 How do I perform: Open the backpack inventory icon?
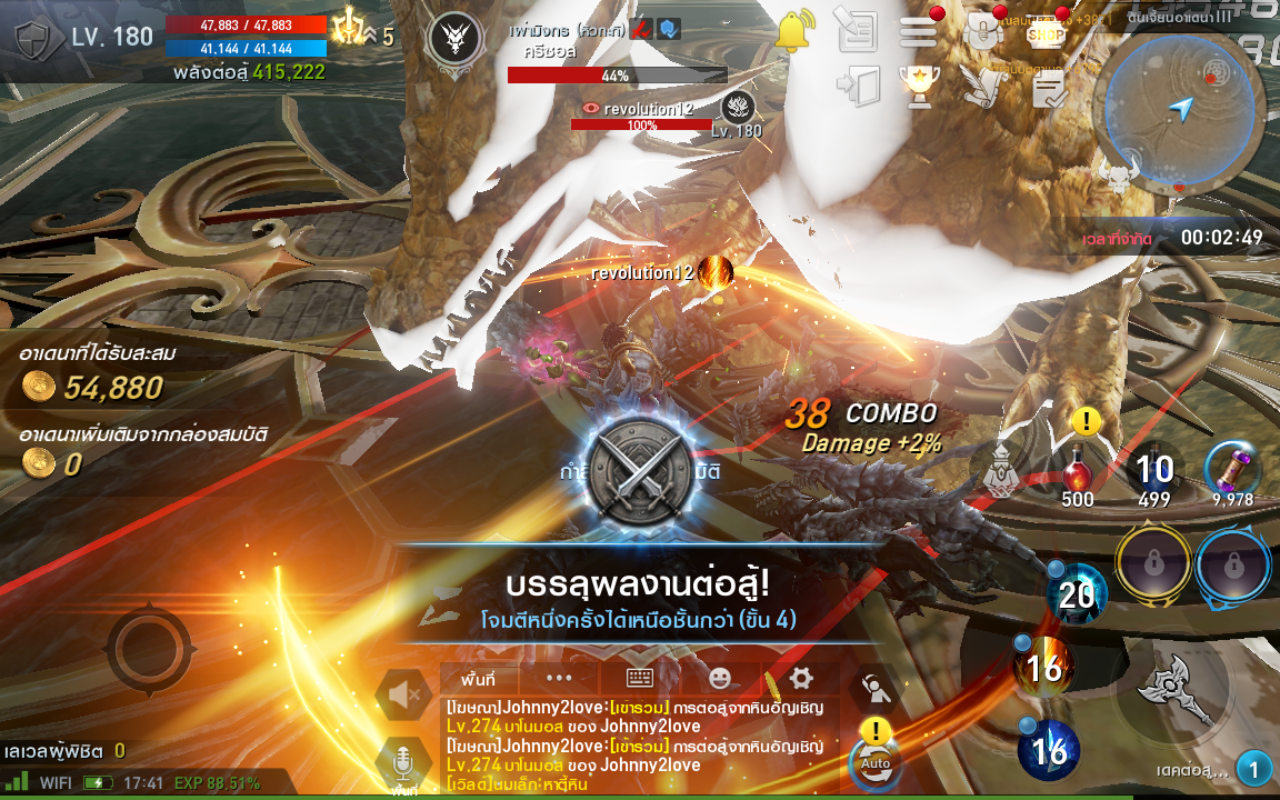click(x=984, y=30)
